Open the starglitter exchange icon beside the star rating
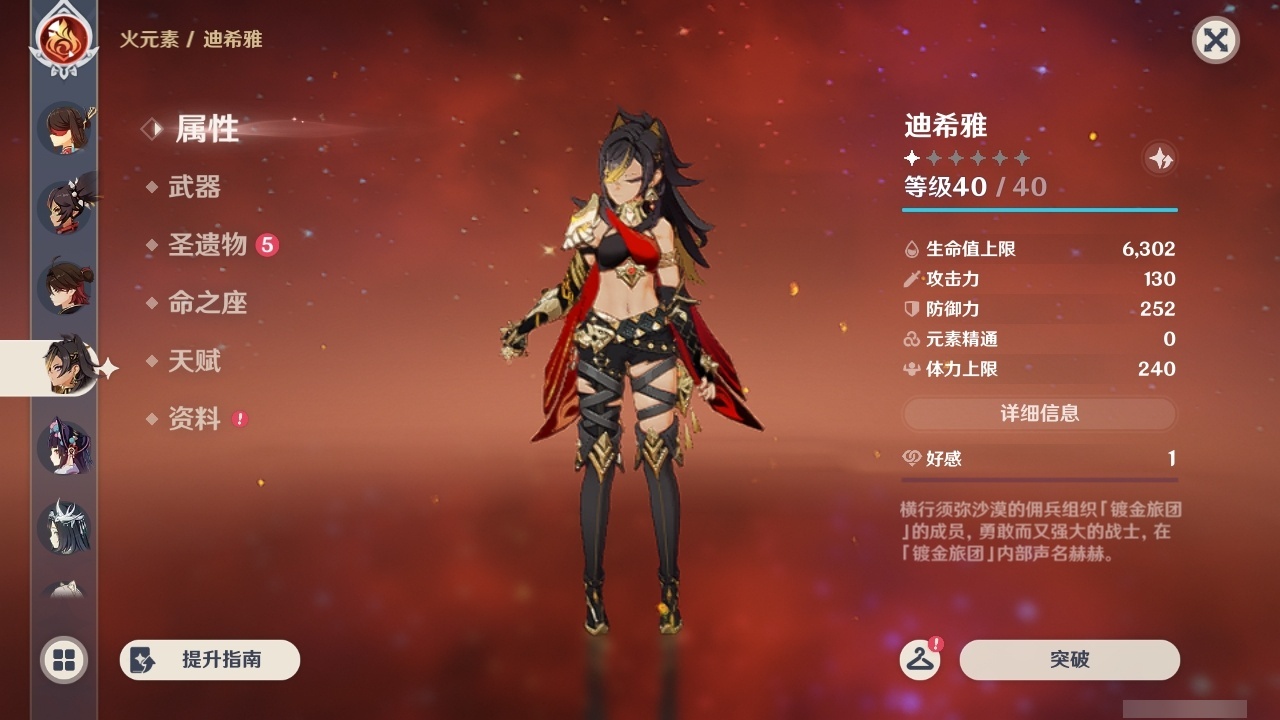 tap(1159, 158)
